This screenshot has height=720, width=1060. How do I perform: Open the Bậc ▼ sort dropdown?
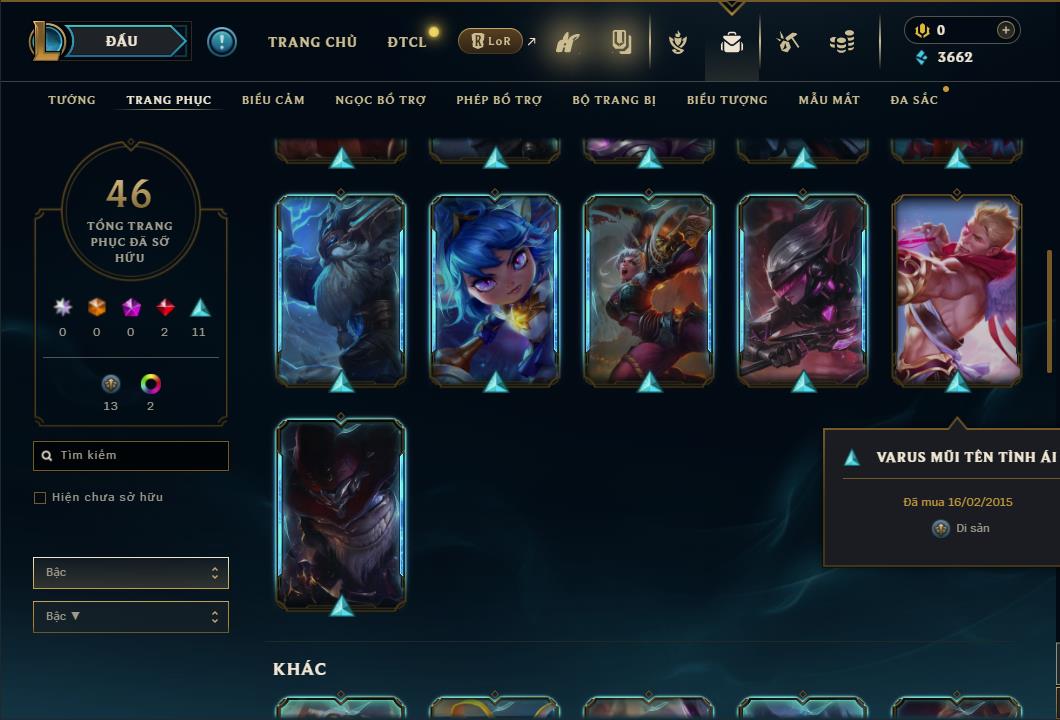coord(130,616)
